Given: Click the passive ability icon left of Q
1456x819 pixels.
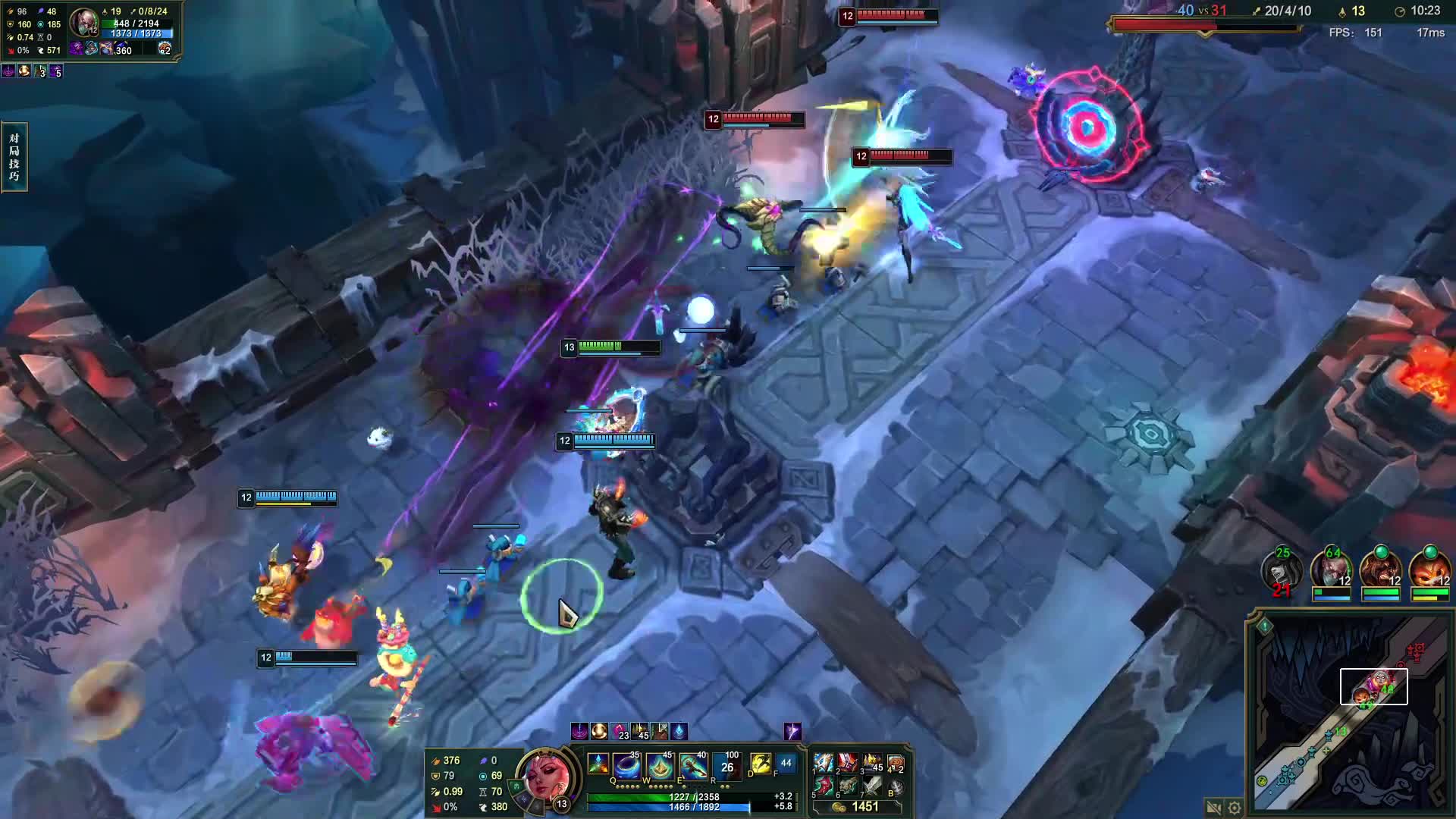Looking at the screenshot, I should click(598, 764).
